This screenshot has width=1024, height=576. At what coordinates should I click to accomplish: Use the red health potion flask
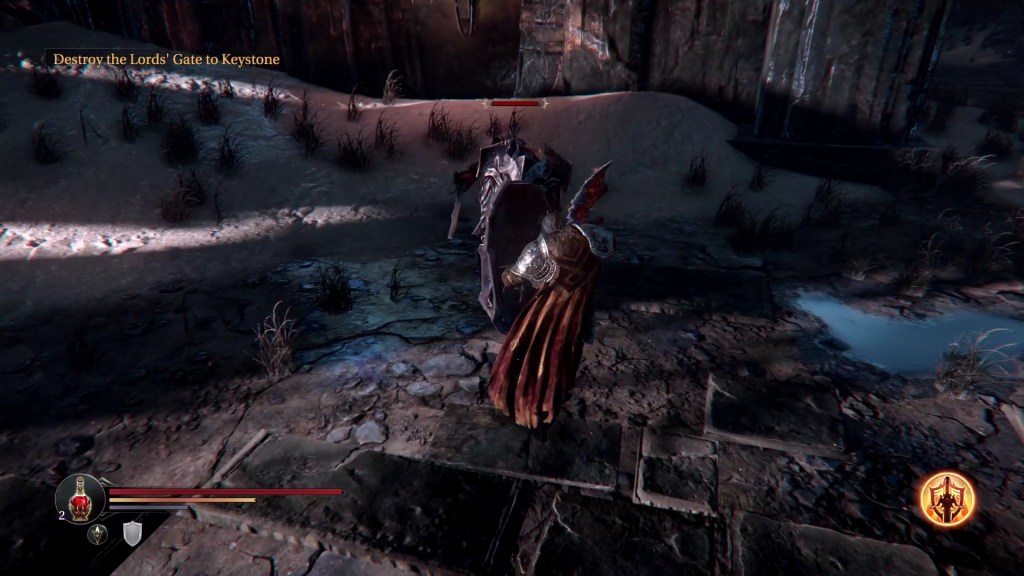80,497
